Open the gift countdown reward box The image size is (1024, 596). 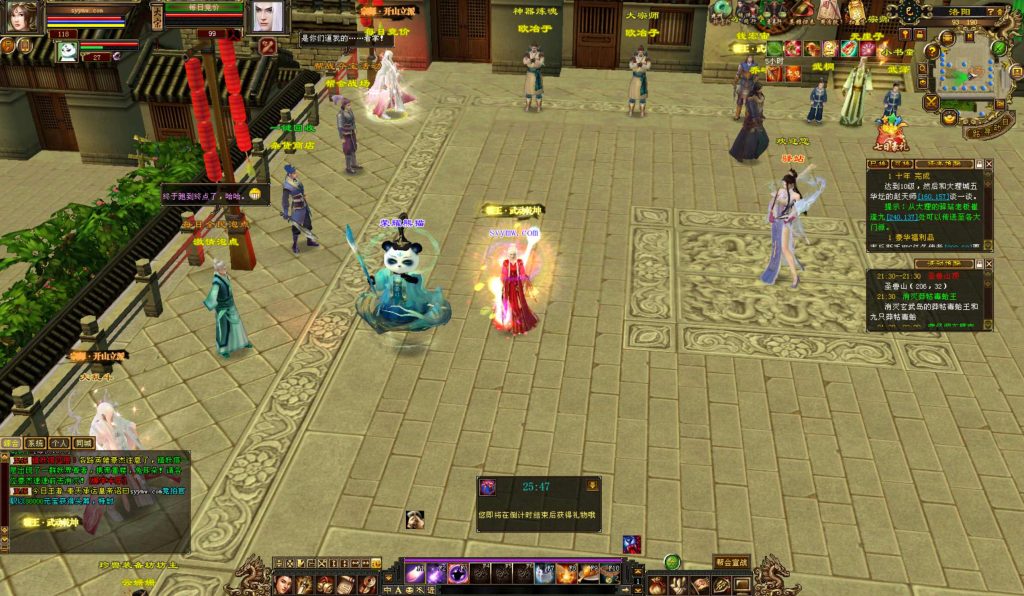(488, 487)
